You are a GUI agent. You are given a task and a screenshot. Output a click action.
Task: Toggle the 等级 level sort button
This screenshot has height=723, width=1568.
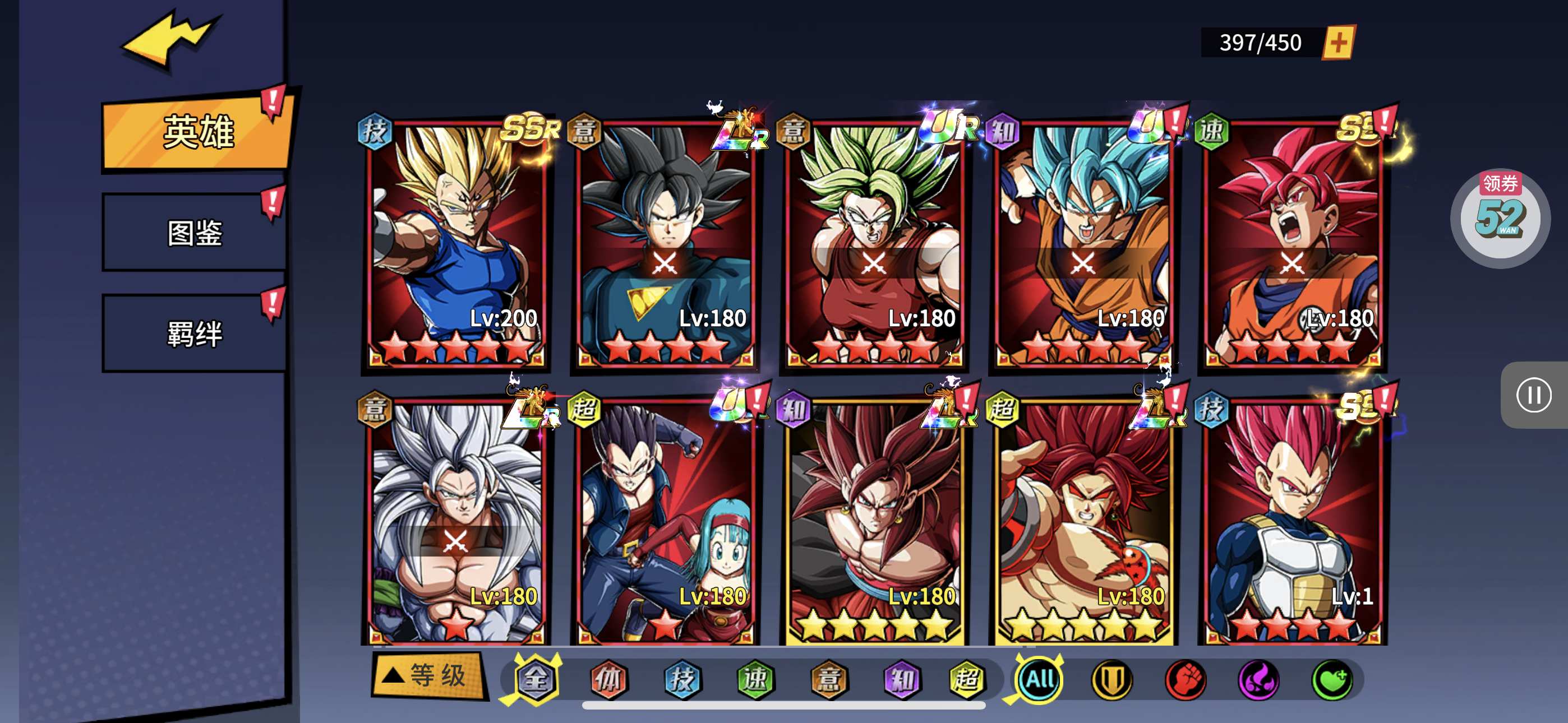click(x=429, y=675)
